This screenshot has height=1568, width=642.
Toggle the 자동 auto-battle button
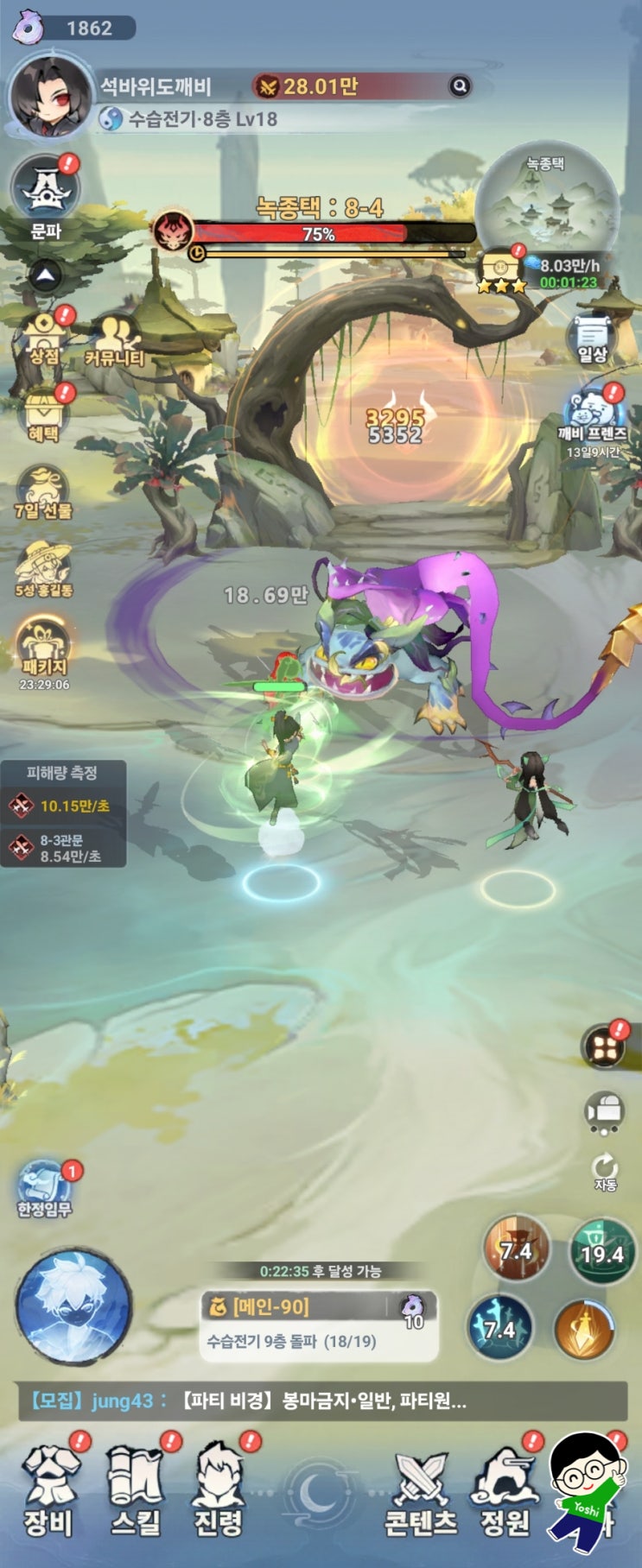605,1172
